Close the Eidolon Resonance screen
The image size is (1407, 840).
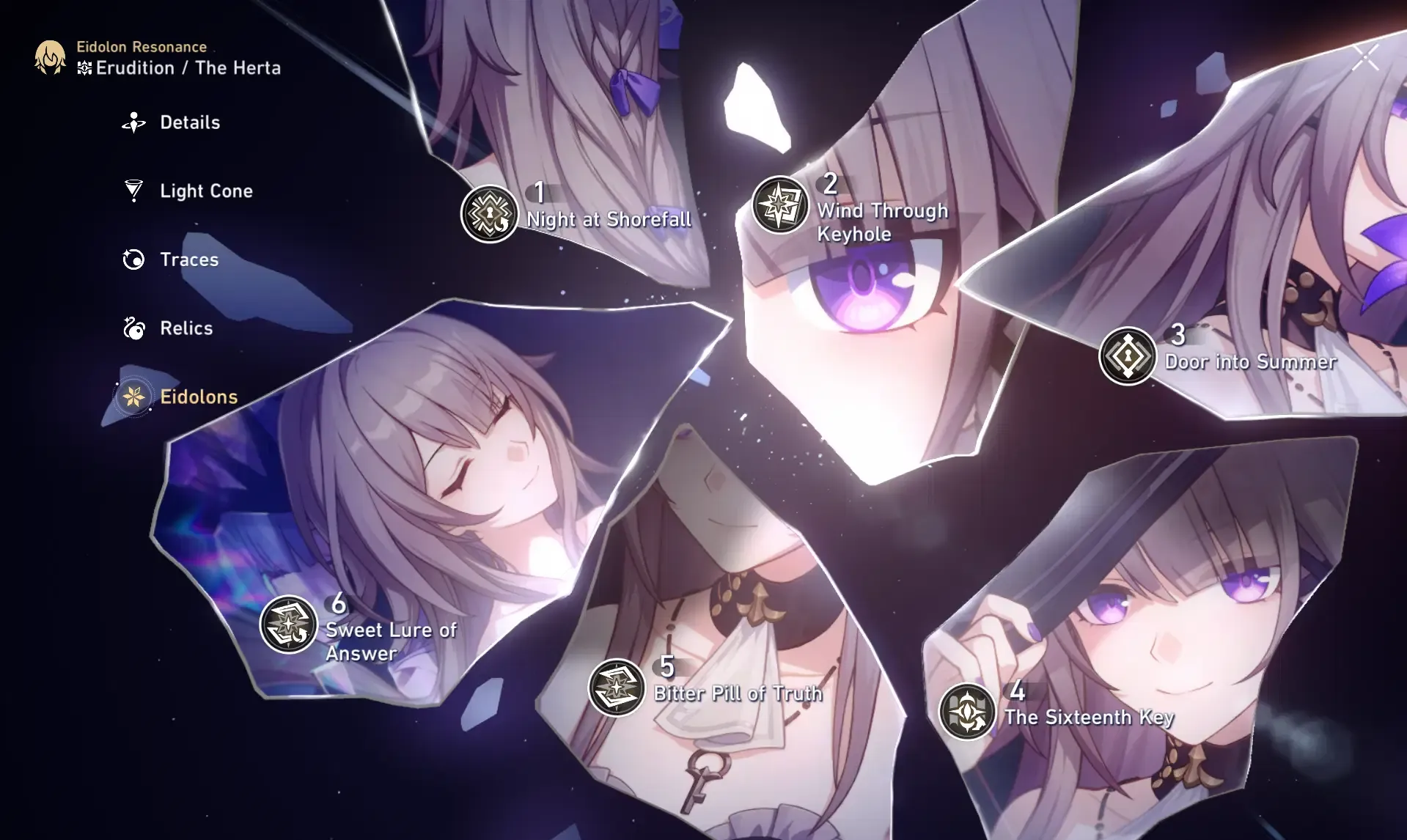[1364, 56]
